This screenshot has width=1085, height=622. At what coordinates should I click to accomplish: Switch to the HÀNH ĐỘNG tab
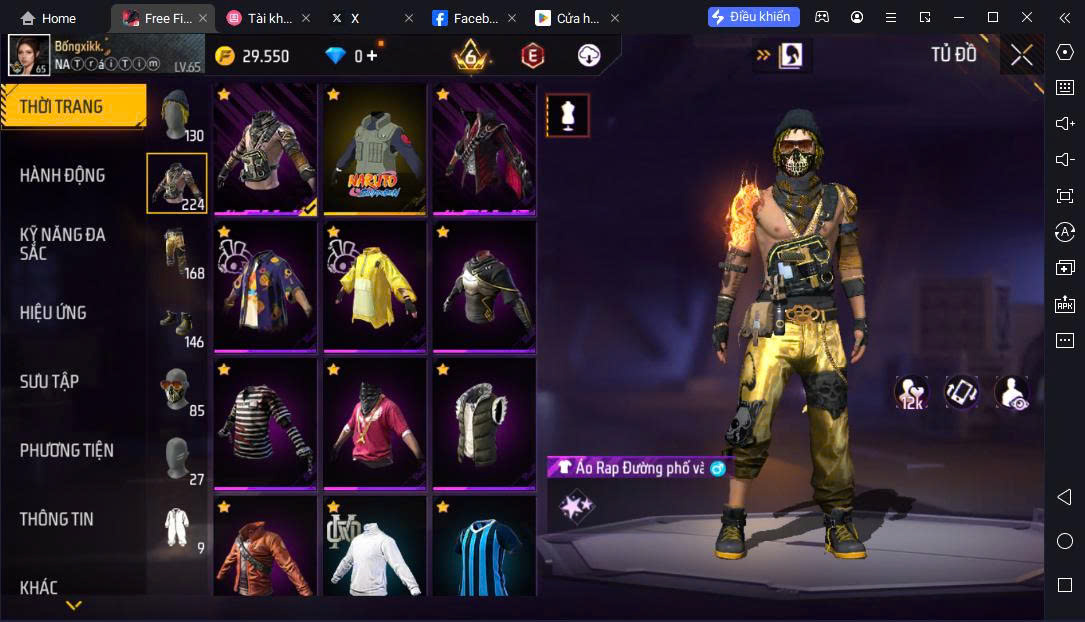(x=62, y=175)
